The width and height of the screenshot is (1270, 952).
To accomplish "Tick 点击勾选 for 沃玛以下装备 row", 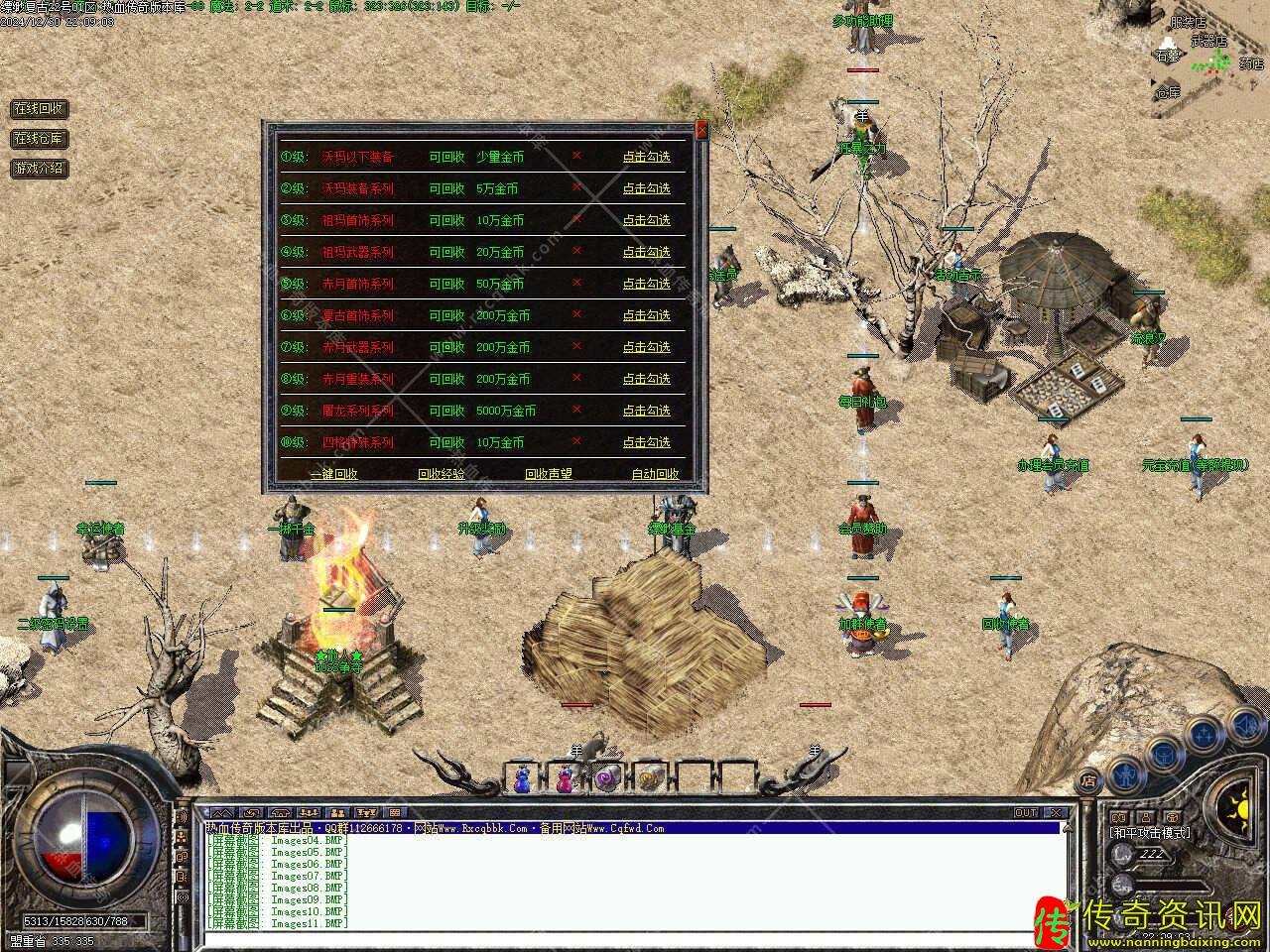I will coord(646,157).
